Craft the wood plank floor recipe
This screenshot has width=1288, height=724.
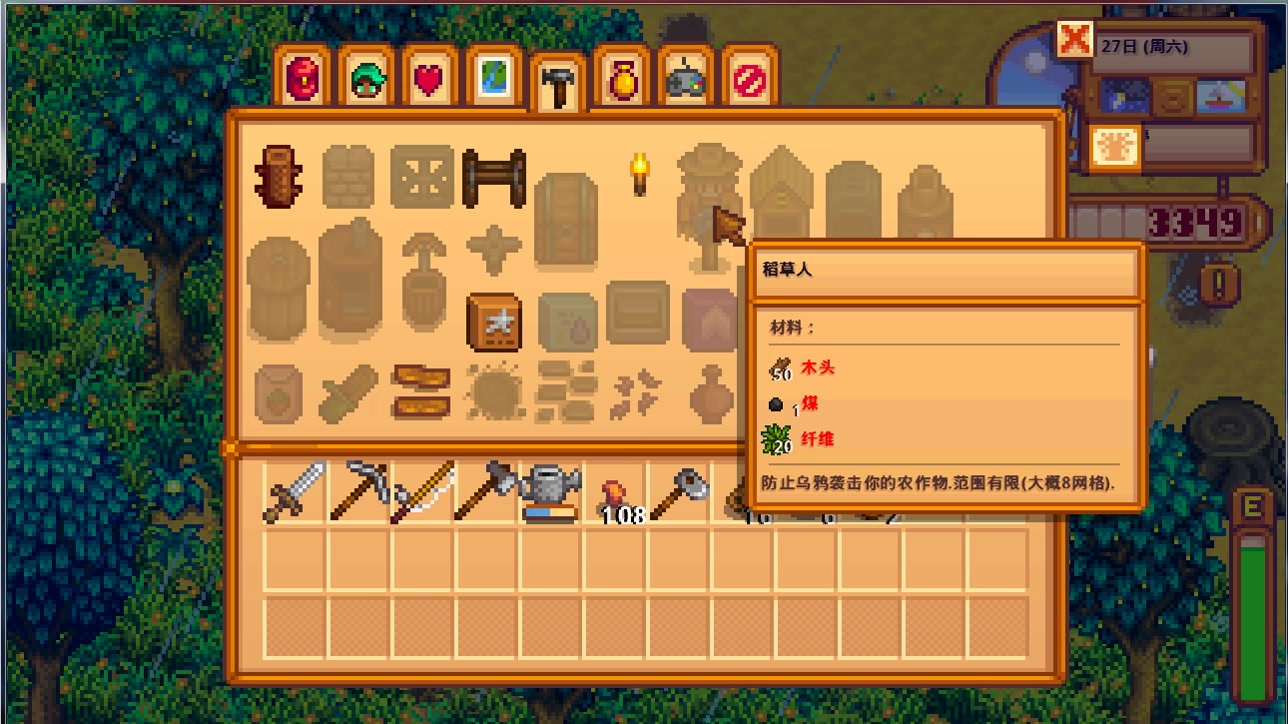421,392
